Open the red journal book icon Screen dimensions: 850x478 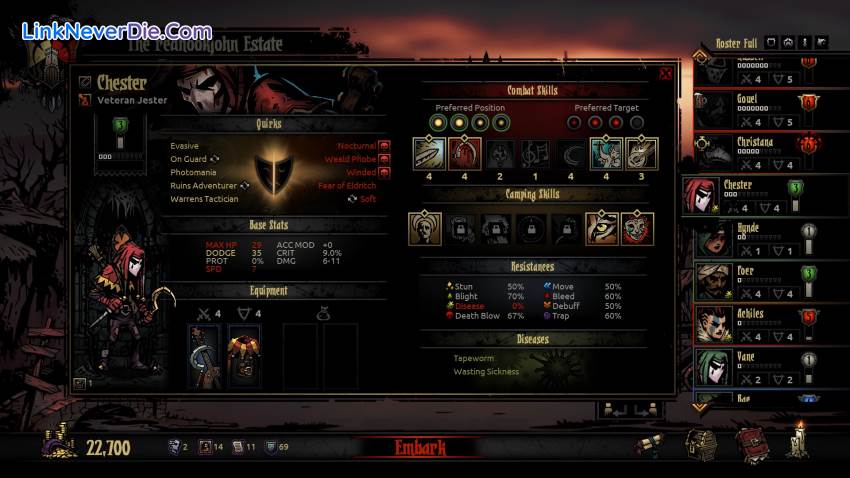[x=752, y=444]
